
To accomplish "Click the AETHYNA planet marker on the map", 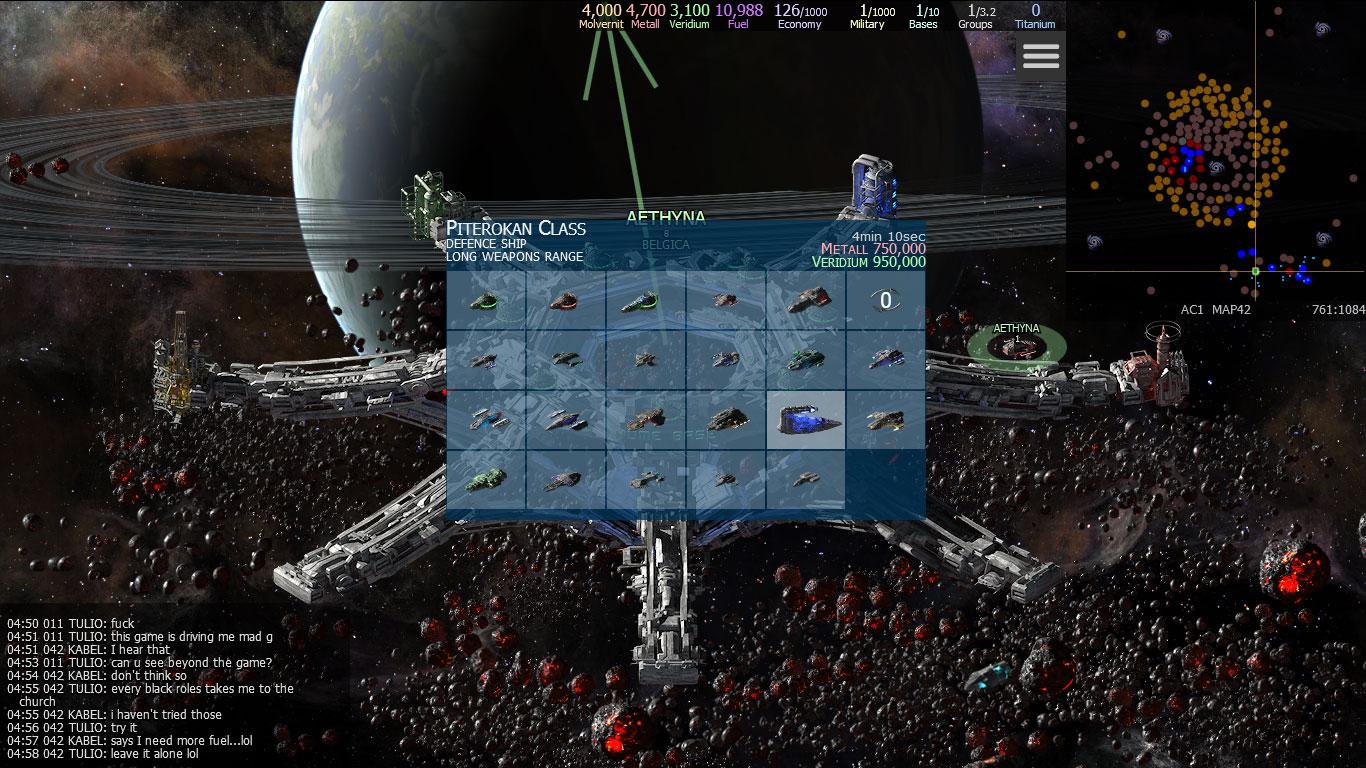I will [1016, 337].
